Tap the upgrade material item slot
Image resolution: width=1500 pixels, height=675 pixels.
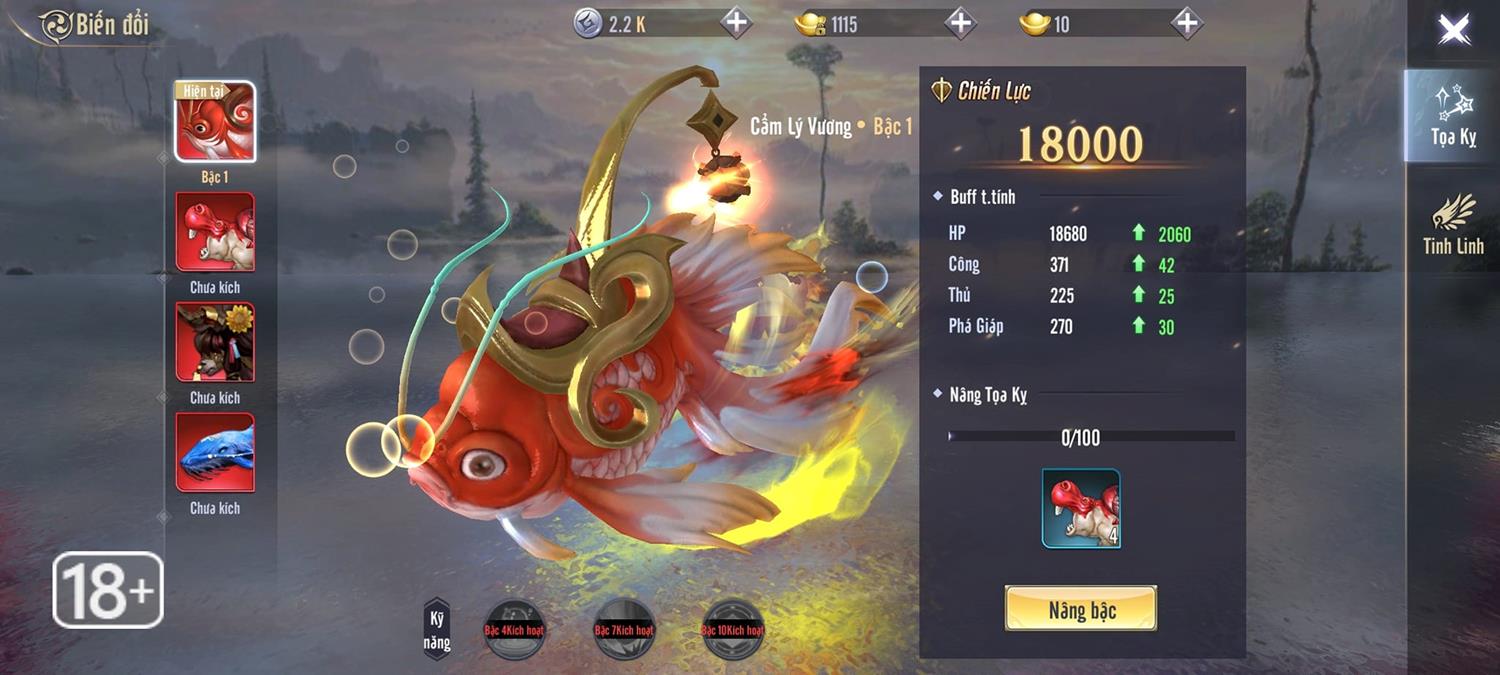click(1081, 509)
